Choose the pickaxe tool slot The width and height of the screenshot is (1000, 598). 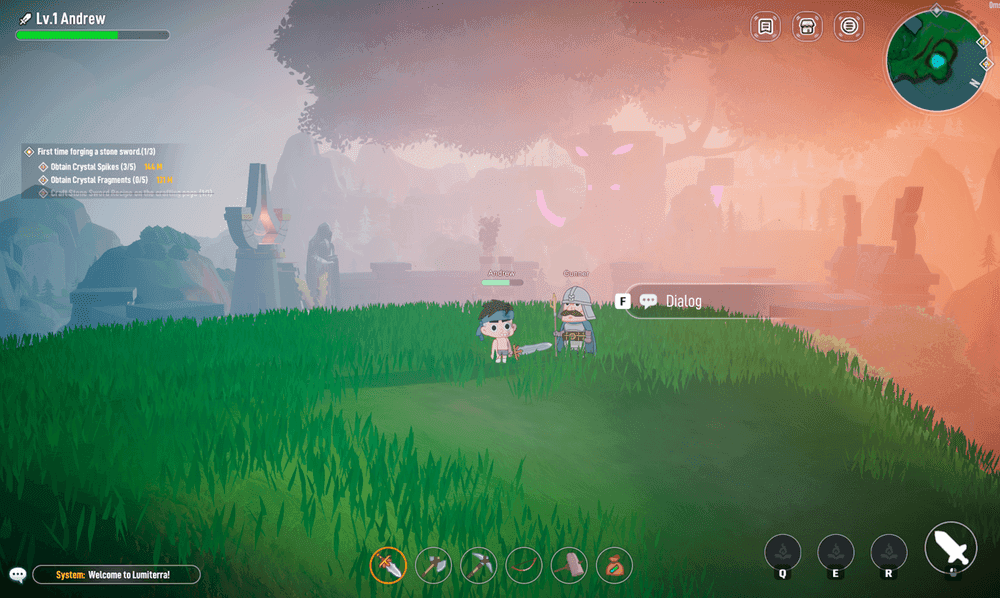[x=479, y=566]
